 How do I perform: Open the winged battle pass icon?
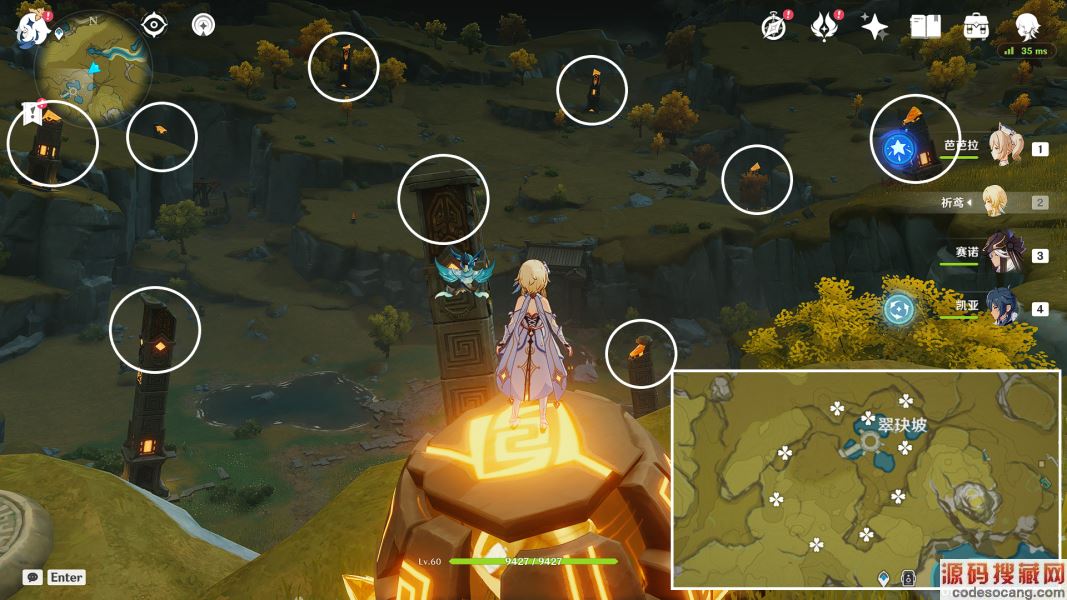[x=824, y=26]
